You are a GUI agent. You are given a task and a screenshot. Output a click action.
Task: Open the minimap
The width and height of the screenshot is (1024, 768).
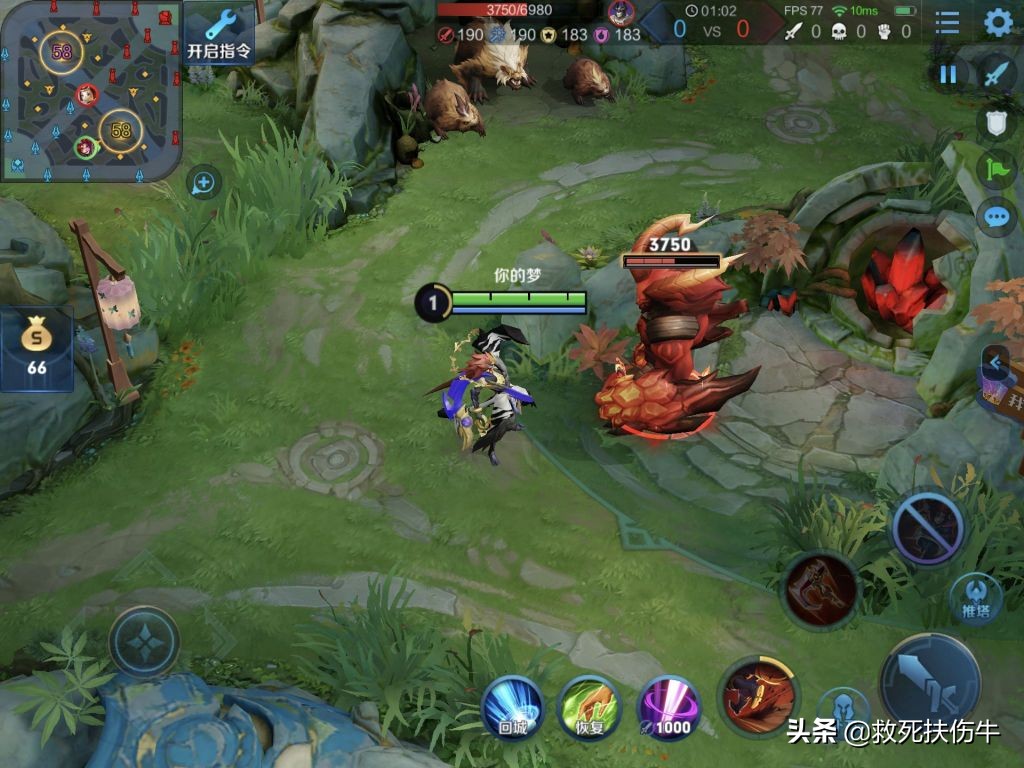pyautogui.click(x=91, y=90)
